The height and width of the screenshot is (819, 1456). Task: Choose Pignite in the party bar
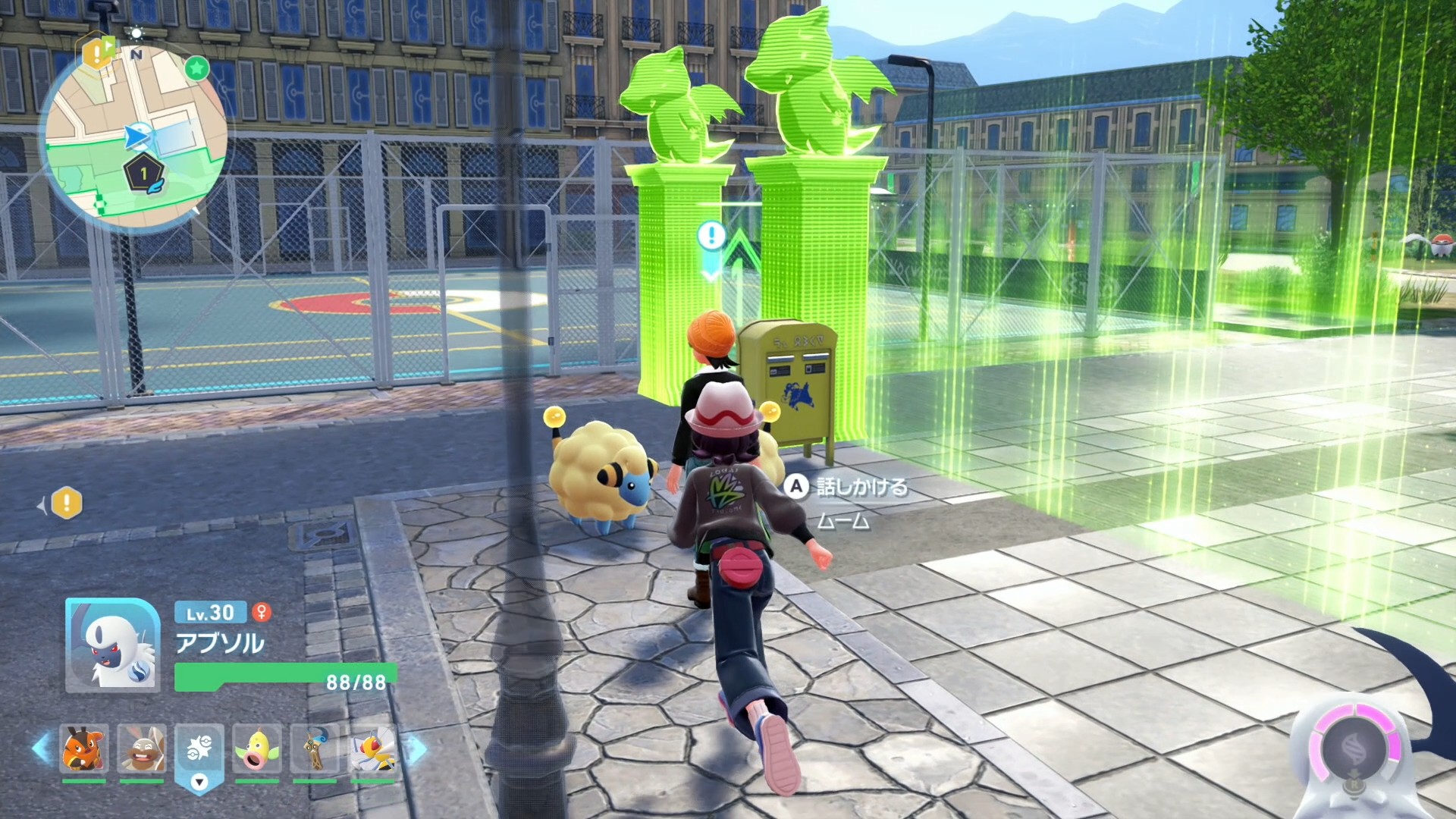[84, 748]
